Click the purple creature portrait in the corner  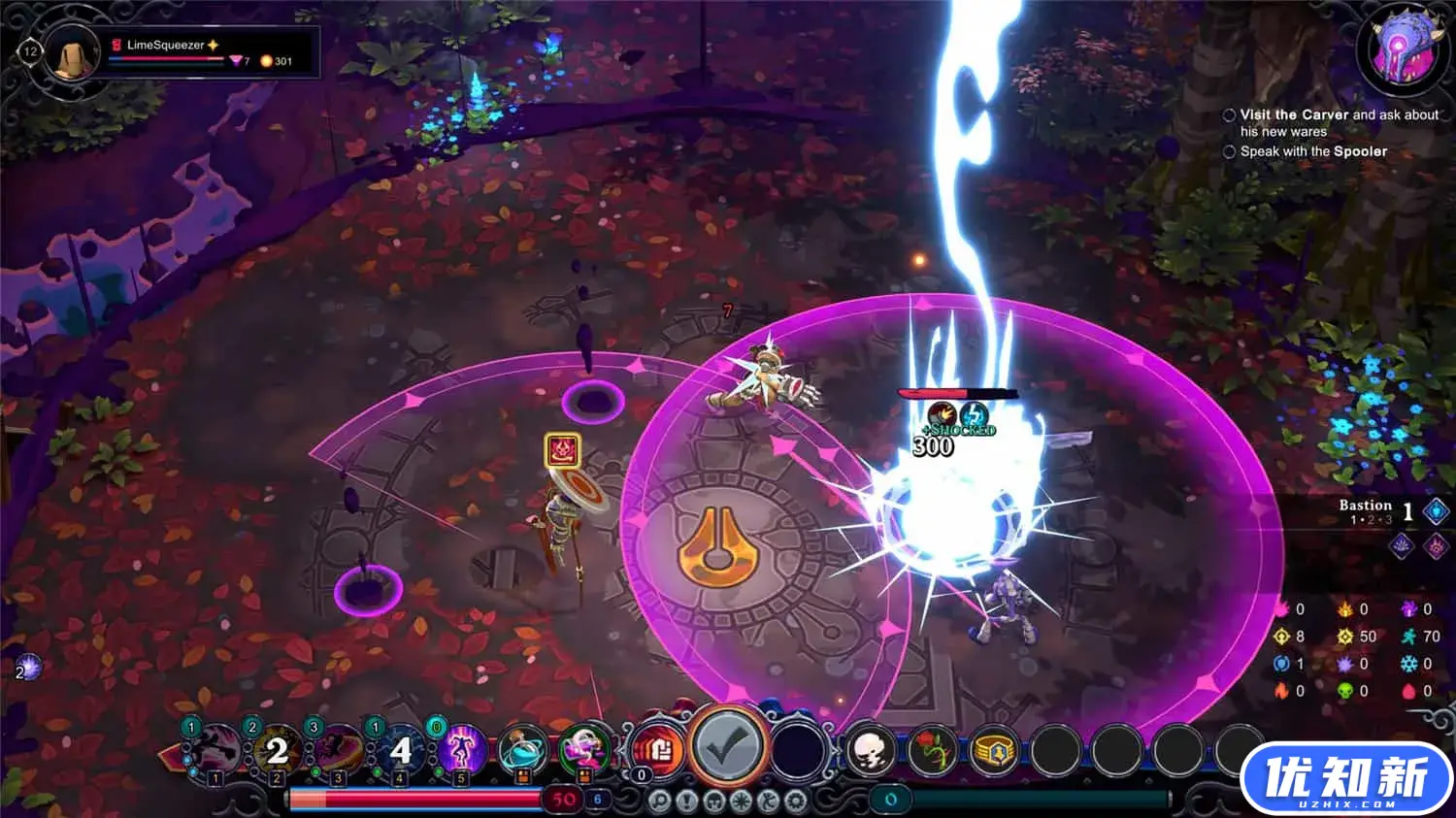coord(1403,49)
